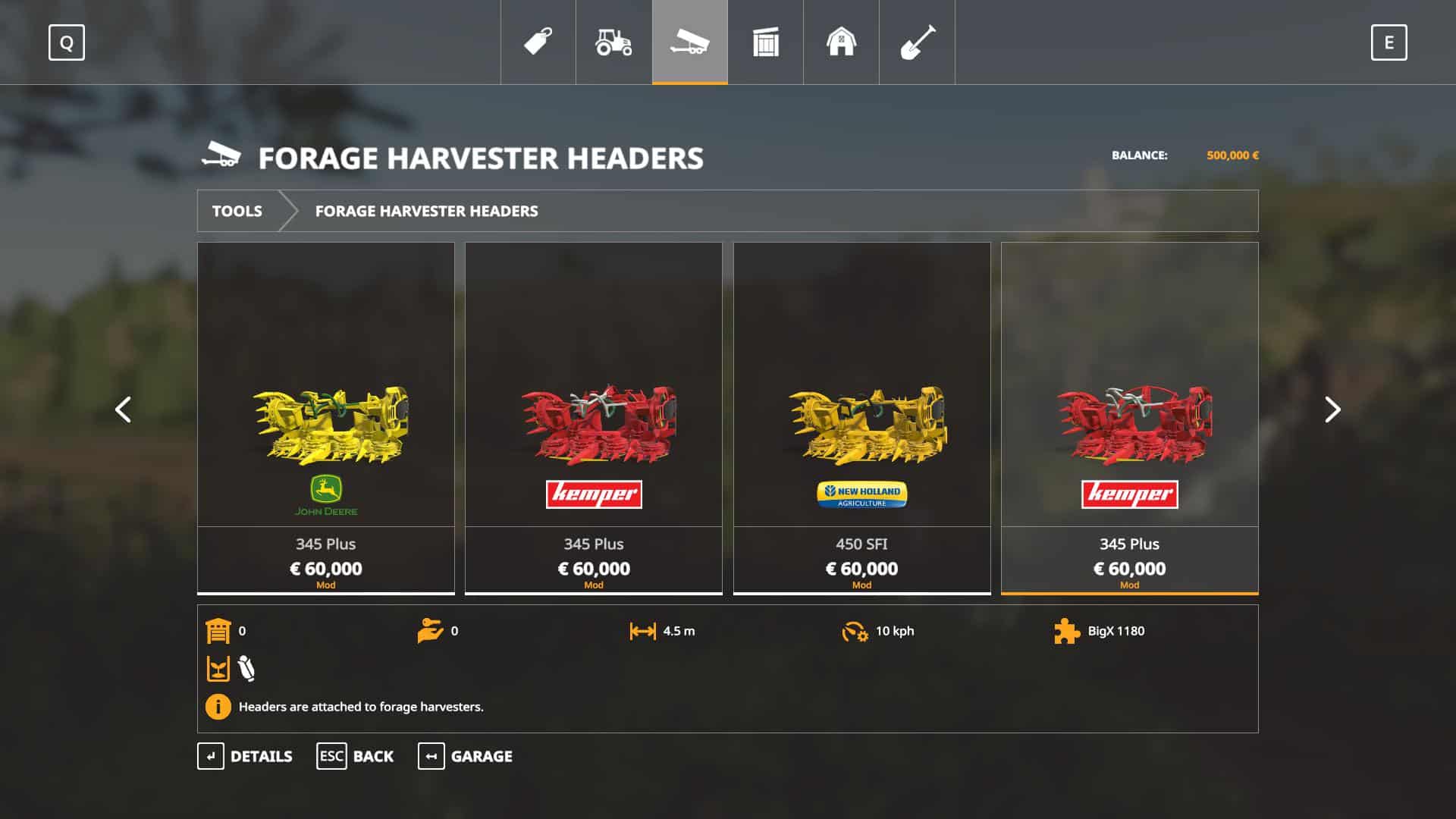1456x819 pixels.
Task: Open DETAILS for the selected header
Action: coord(245,756)
